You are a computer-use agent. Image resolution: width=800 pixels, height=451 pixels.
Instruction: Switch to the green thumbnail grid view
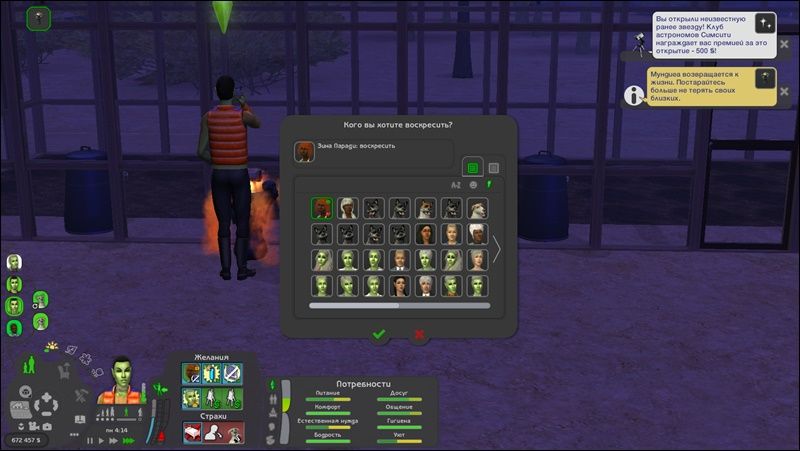[x=472, y=168]
